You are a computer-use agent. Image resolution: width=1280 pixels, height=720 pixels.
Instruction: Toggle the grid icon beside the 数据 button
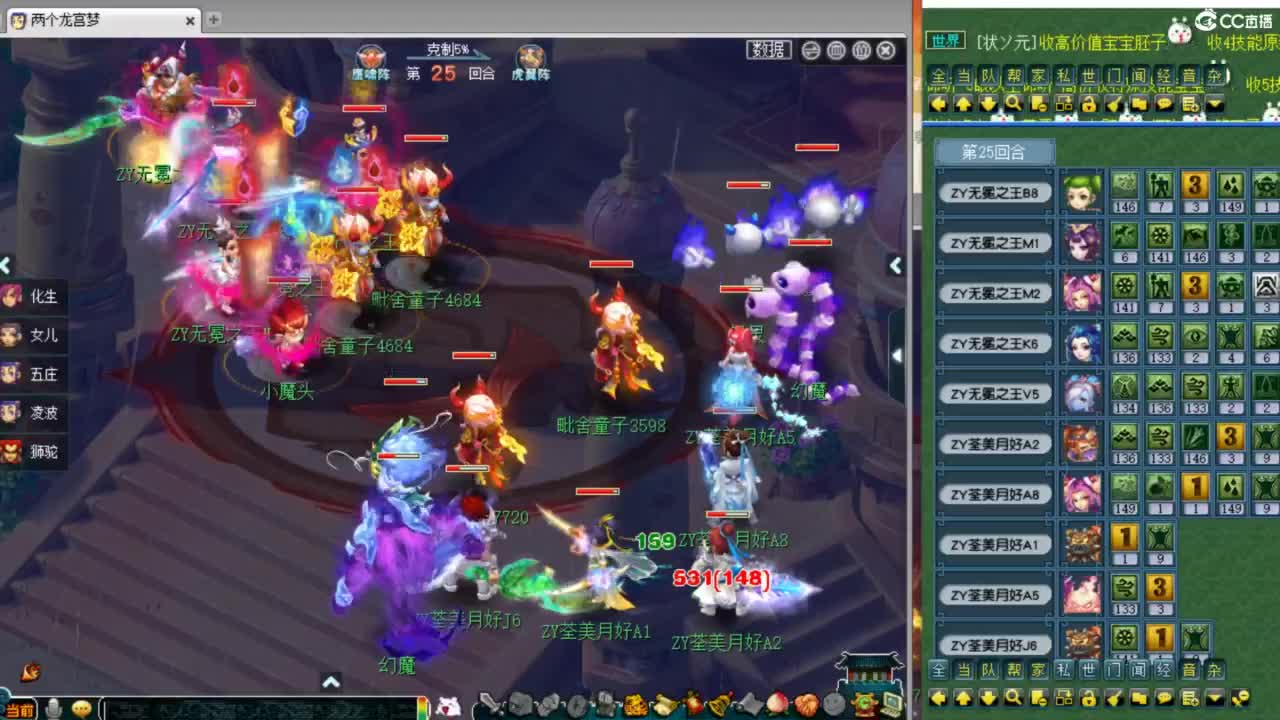pos(836,50)
